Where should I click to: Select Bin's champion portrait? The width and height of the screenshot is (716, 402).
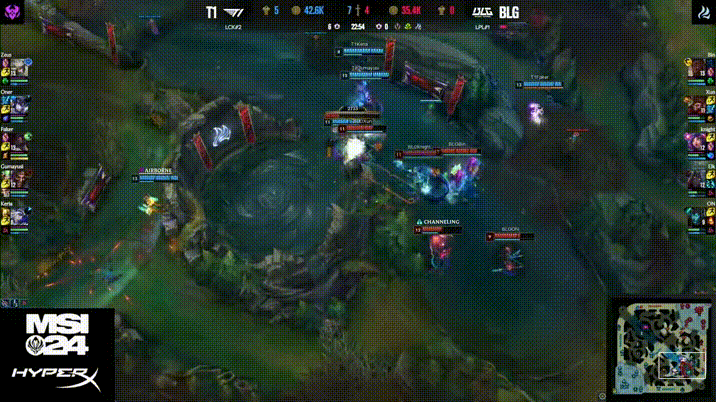tap(699, 68)
